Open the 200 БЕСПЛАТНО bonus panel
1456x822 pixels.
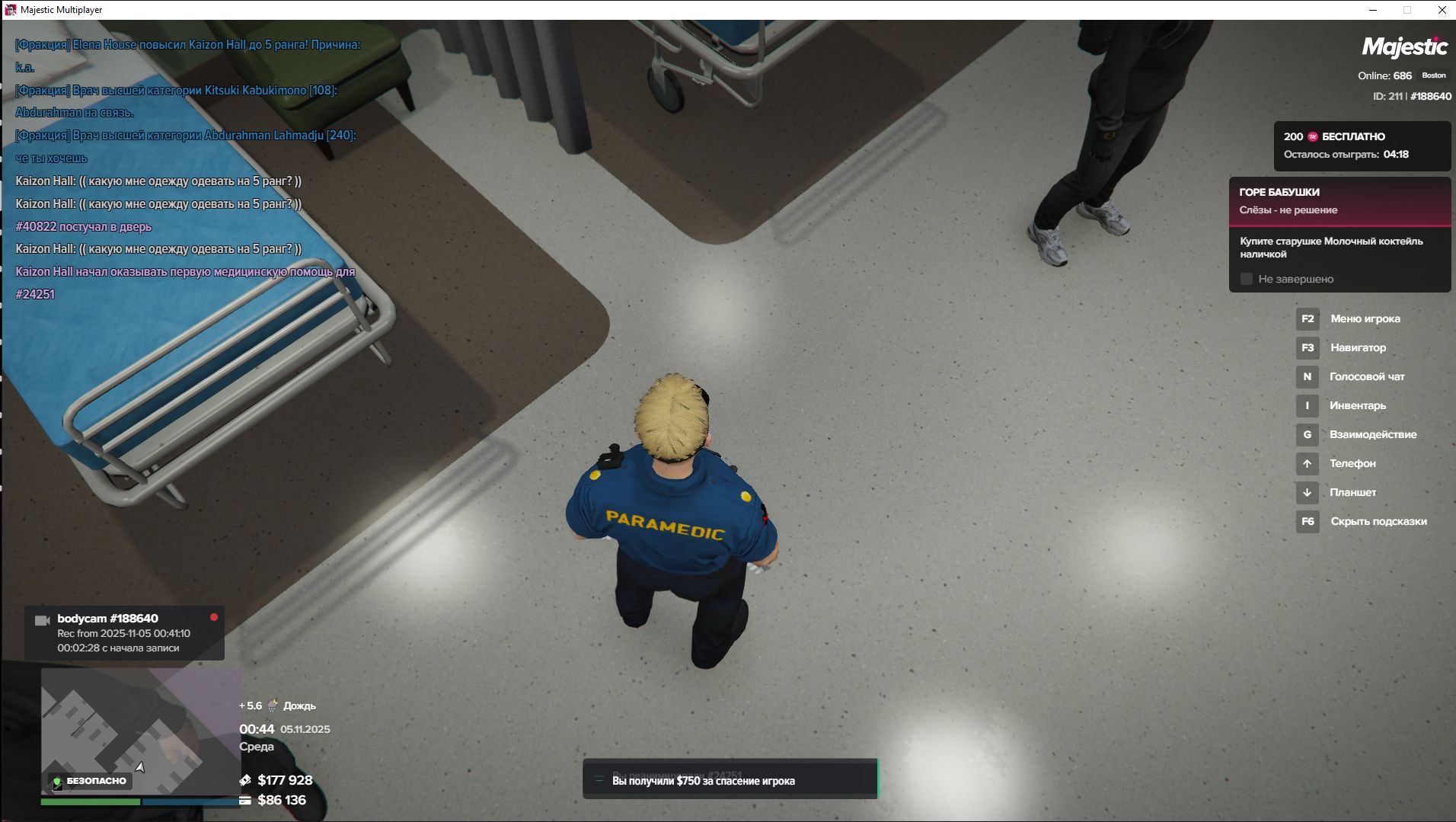1362,146
